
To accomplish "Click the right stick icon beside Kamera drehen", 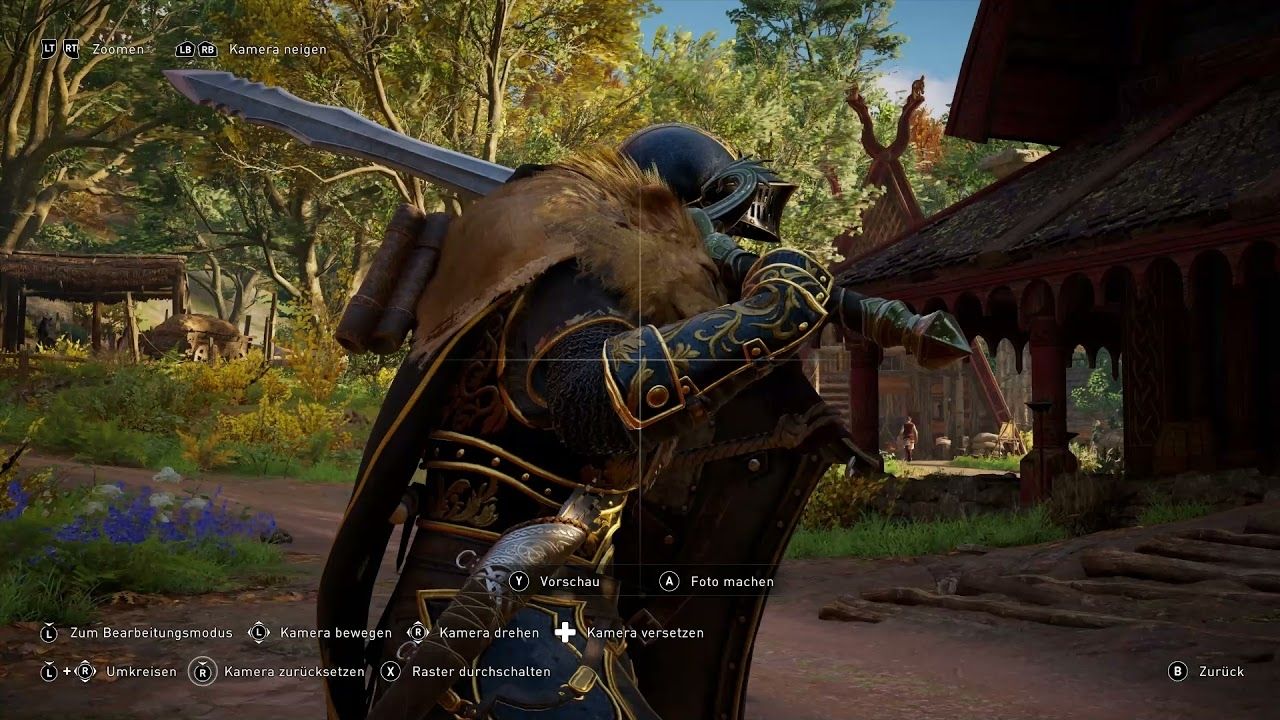I will click(x=417, y=633).
